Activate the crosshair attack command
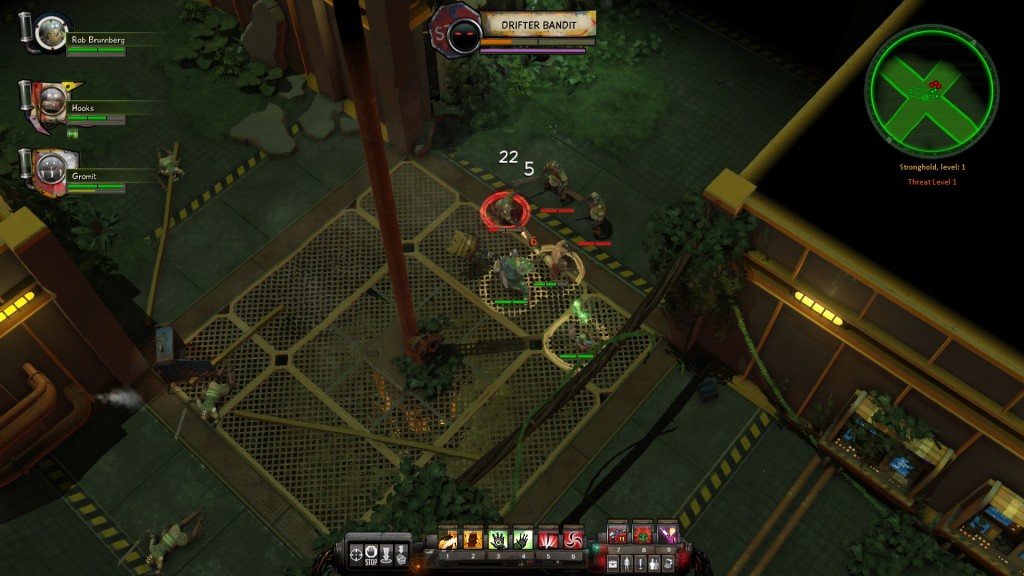 click(x=354, y=550)
